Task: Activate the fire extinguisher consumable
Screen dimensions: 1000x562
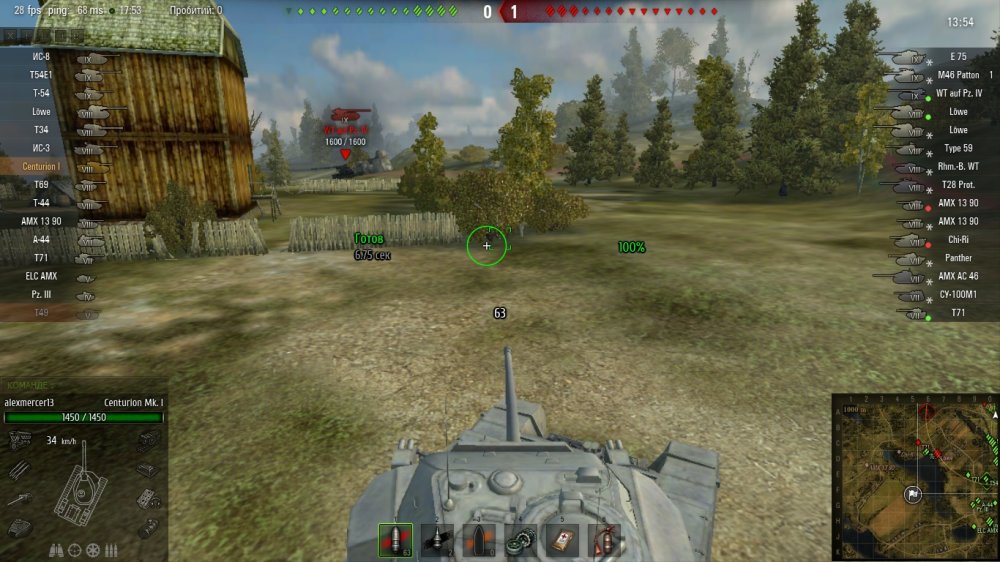Action: (604, 540)
